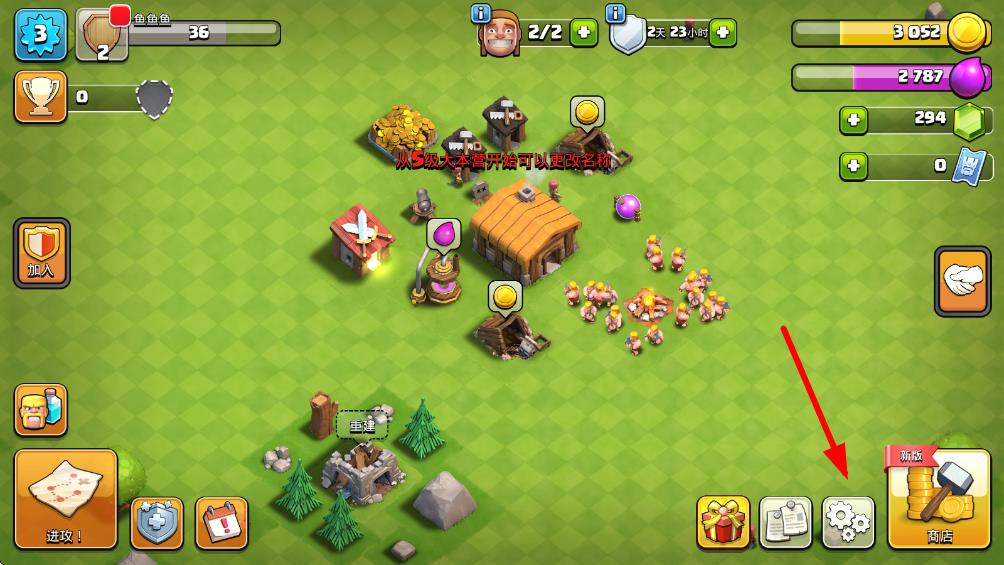
Task: Join a clan via 加入 button
Action: [x=41, y=252]
